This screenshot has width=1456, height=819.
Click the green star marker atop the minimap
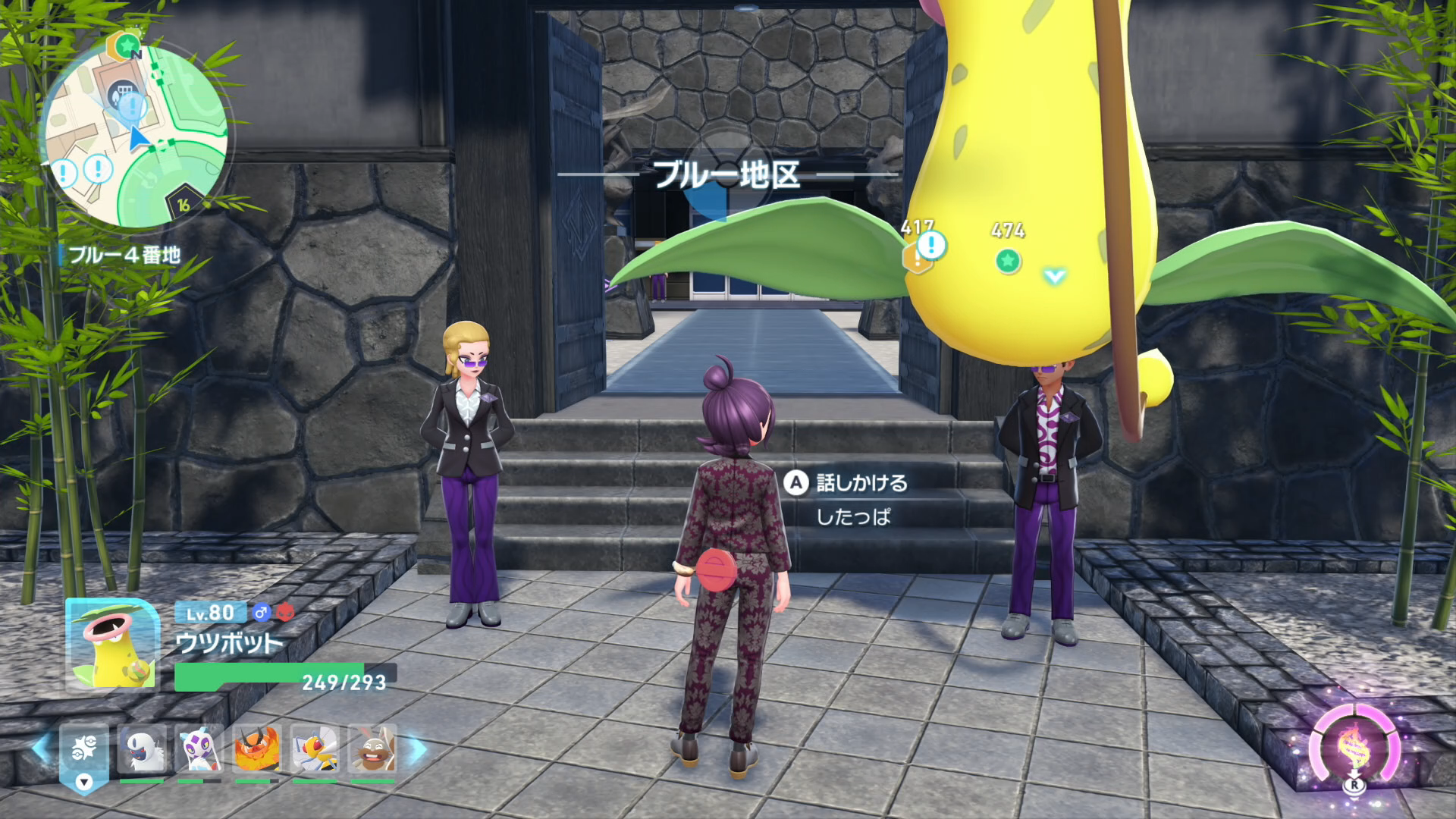click(127, 44)
